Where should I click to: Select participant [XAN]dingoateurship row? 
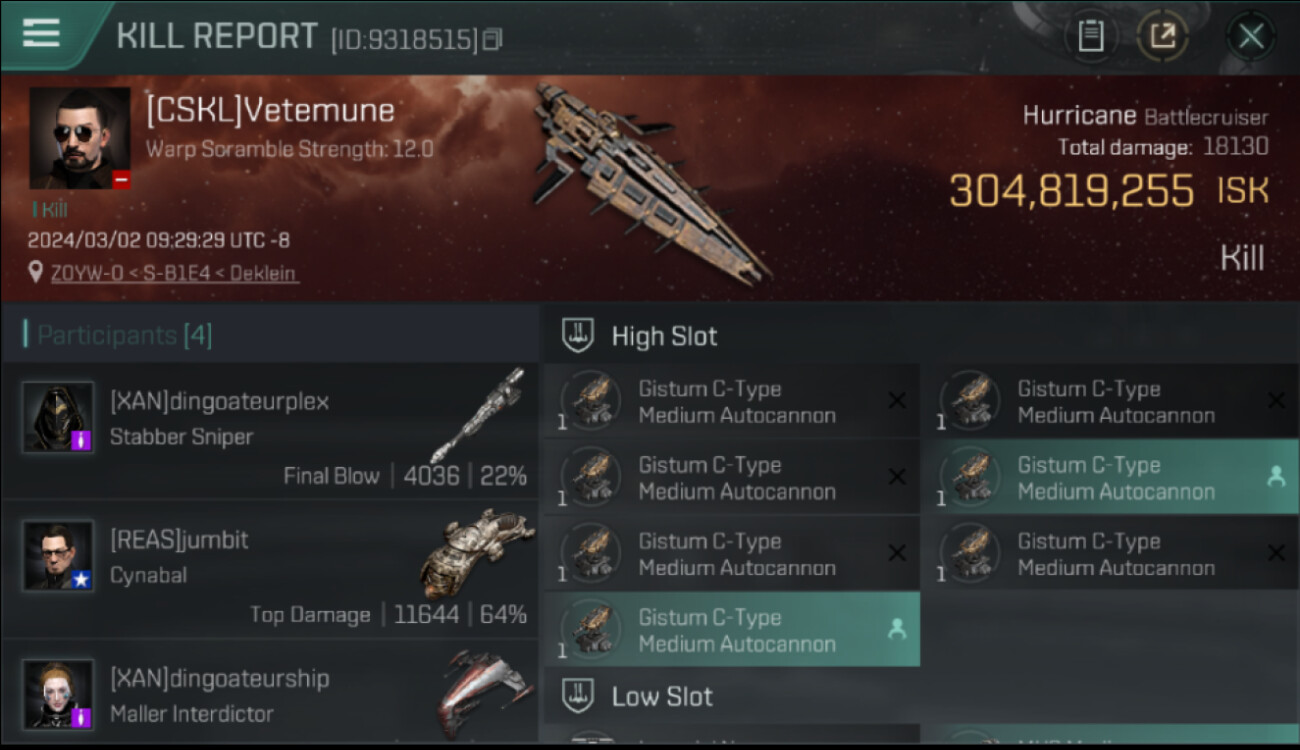click(x=271, y=693)
